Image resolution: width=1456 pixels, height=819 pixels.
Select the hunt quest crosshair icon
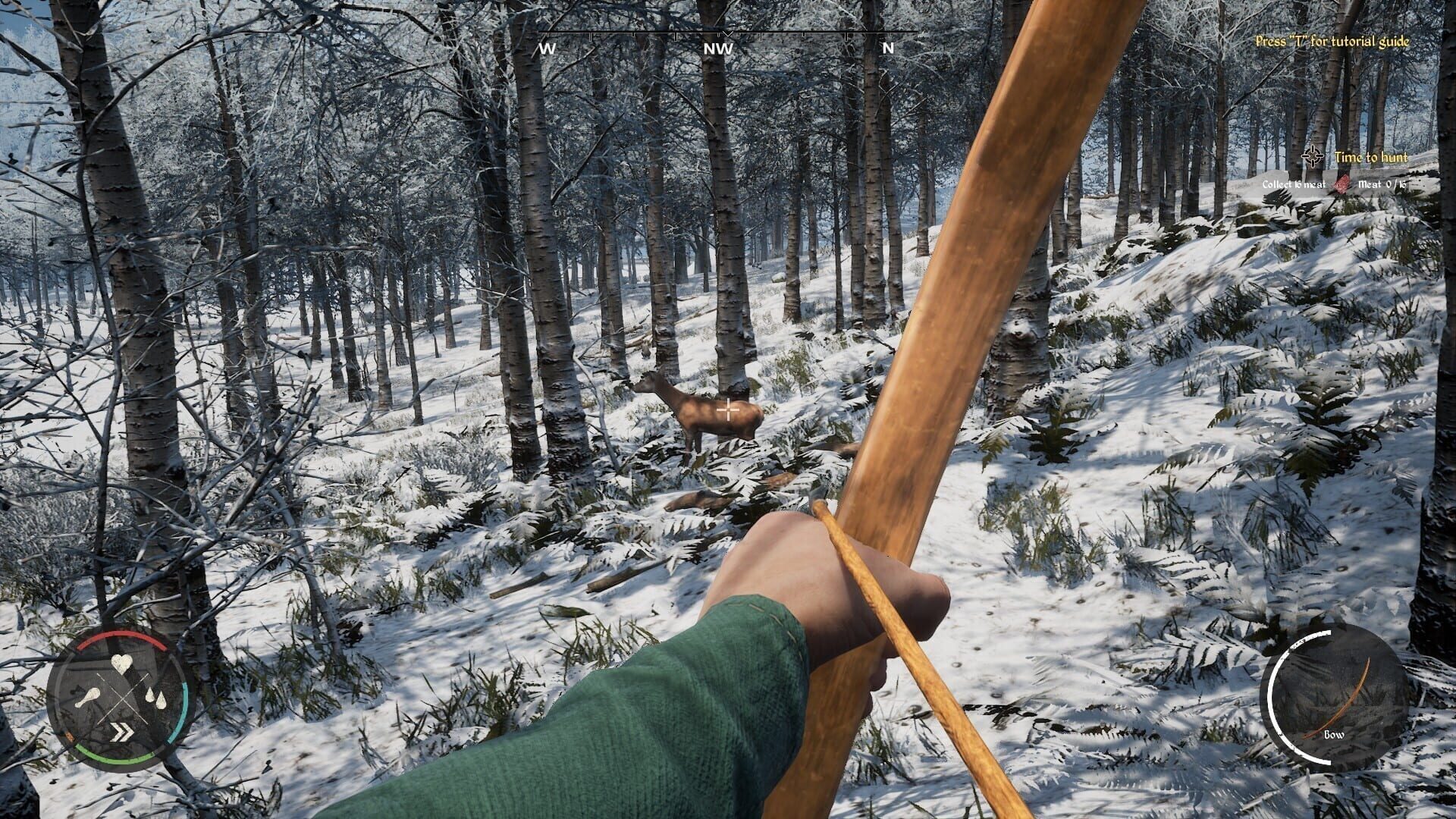pyautogui.click(x=1312, y=156)
